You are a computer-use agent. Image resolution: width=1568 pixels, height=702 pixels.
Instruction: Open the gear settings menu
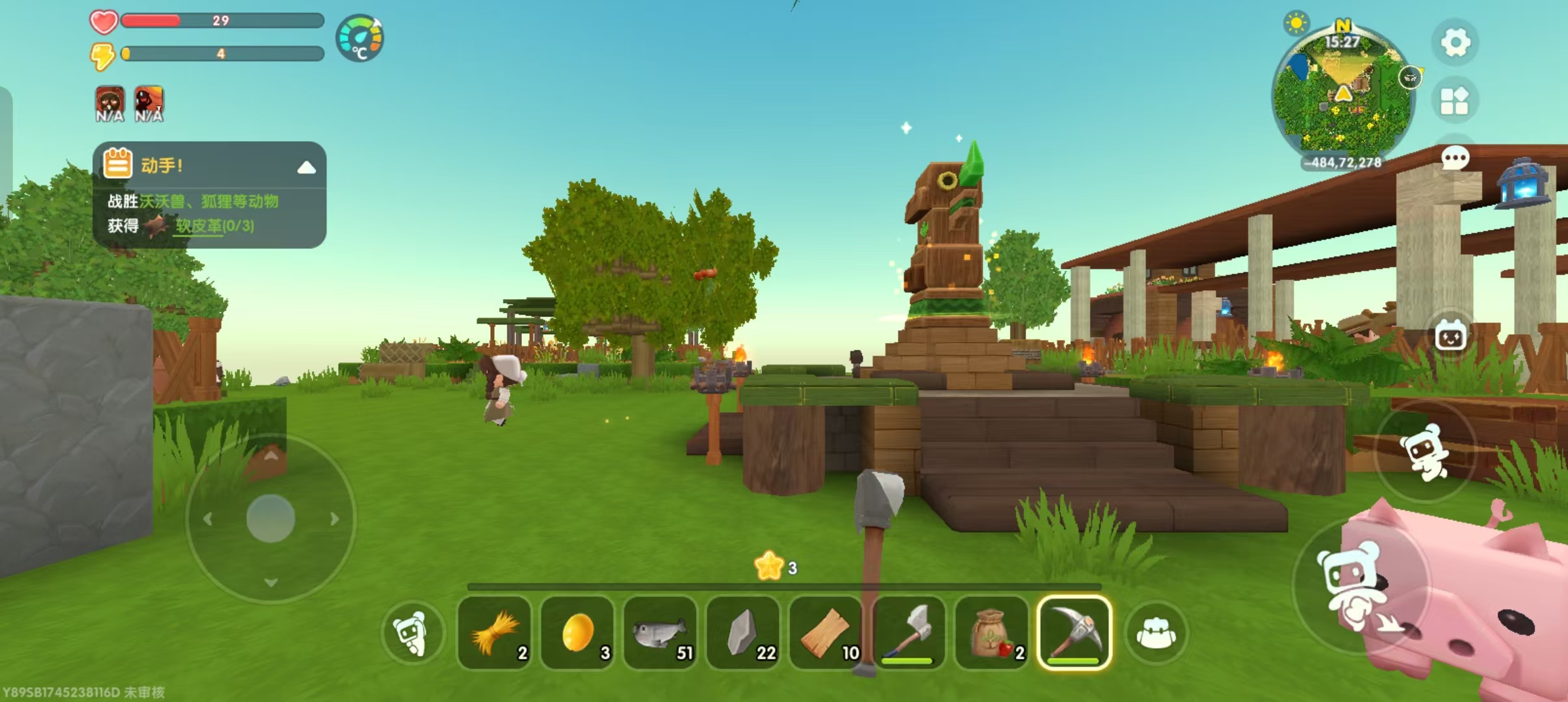tap(1455, 43)
